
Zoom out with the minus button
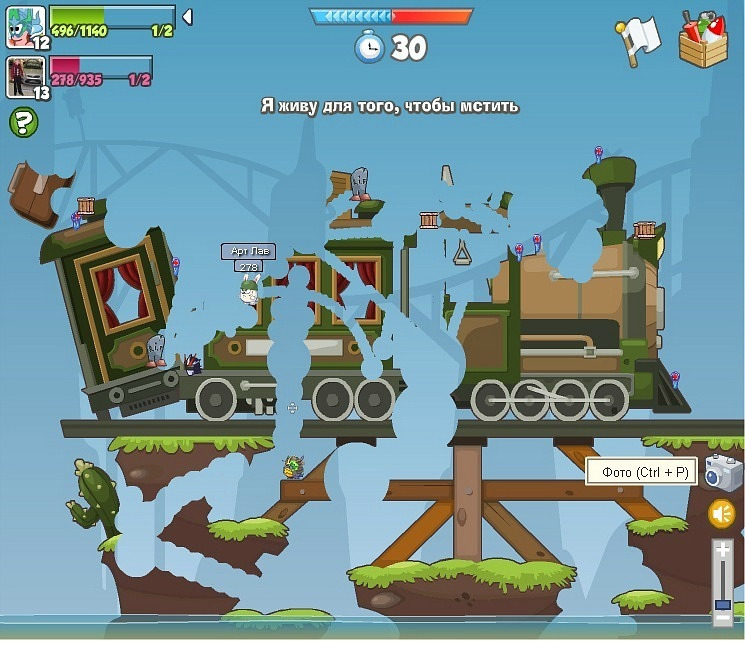(x=722, y=619)
